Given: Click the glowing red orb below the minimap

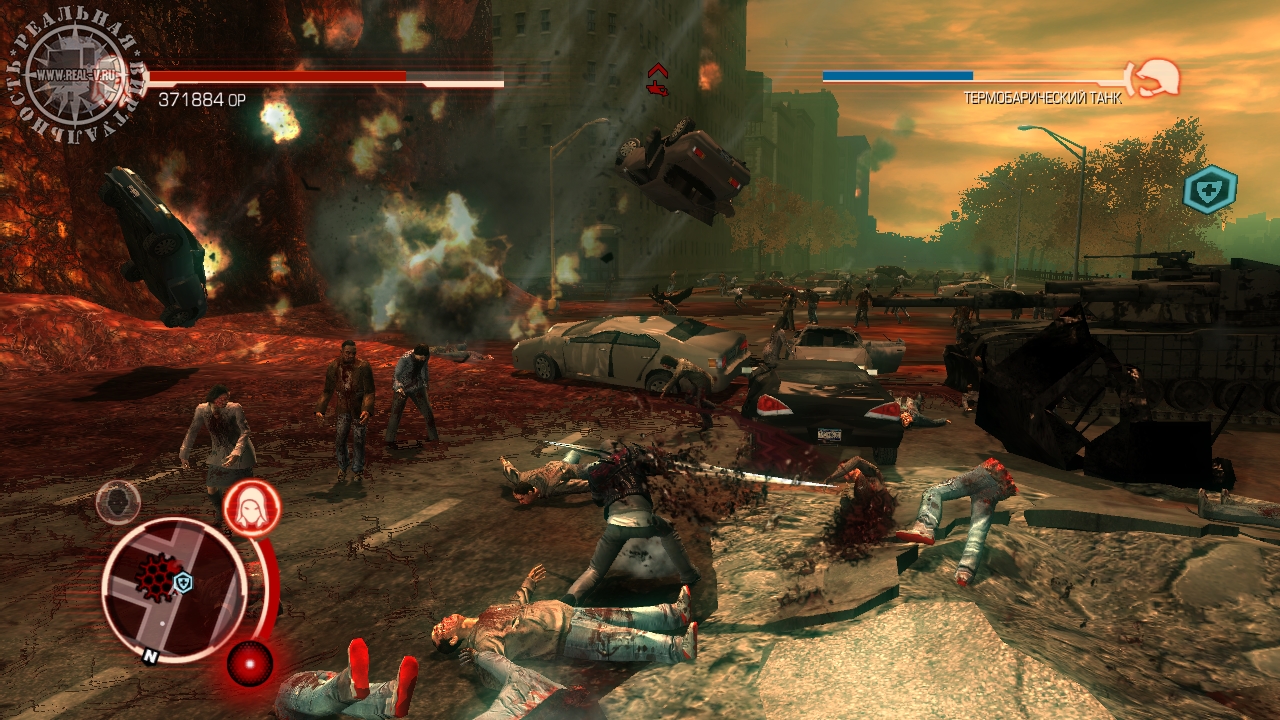Looking at the screenshot, I should click(x=249, y=662).
